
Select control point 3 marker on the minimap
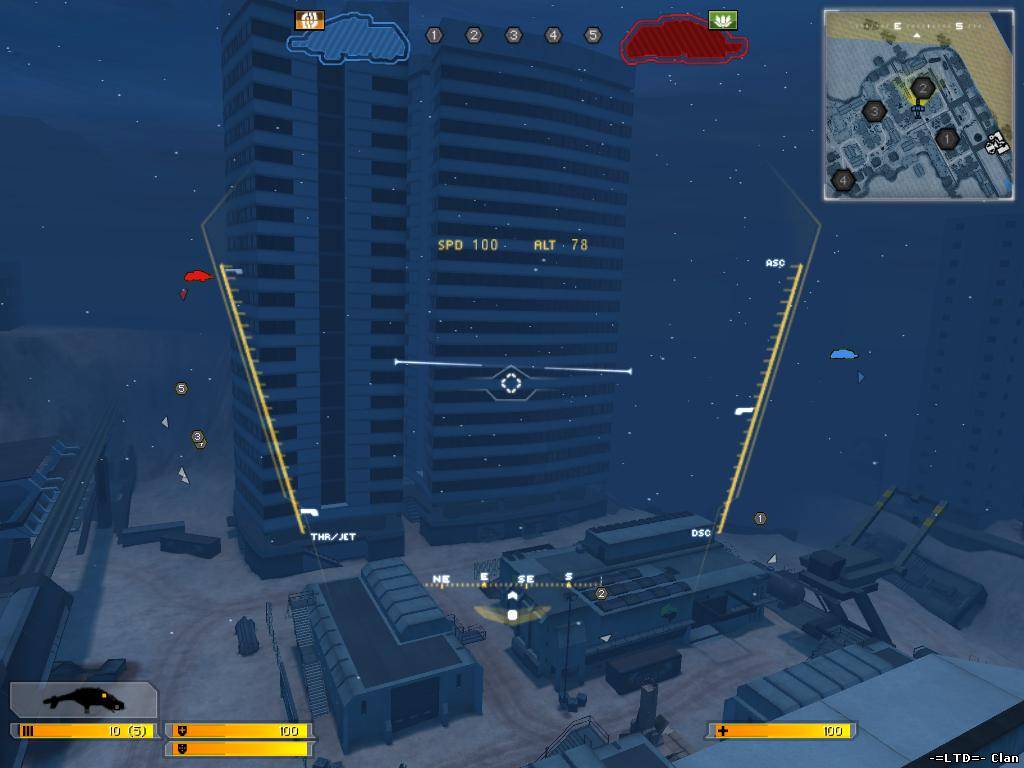tap(875, 111)
